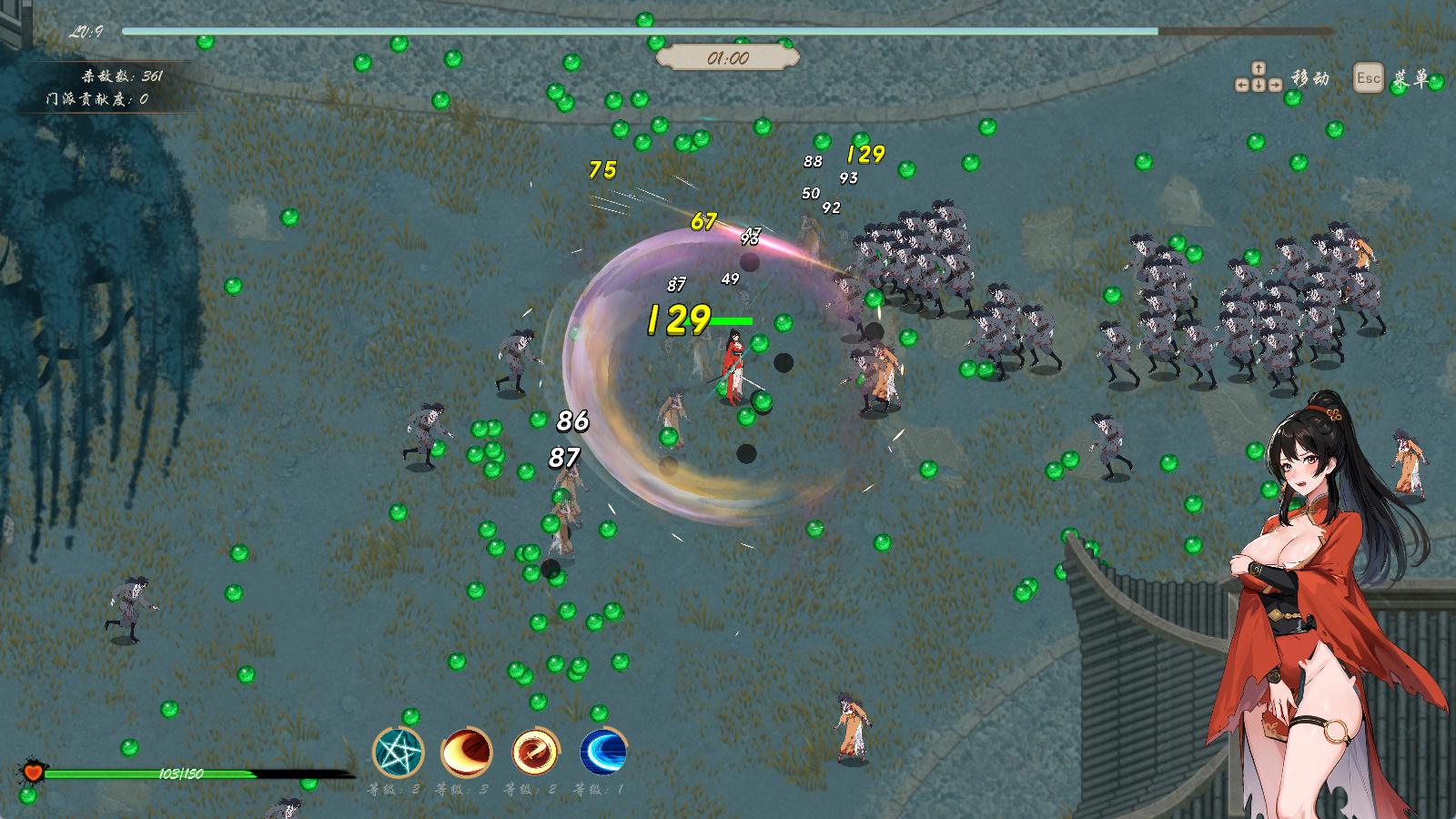Click the blue crescent wave skill
This screenshot has height=819, width=1456.
[x=602, y=753]
